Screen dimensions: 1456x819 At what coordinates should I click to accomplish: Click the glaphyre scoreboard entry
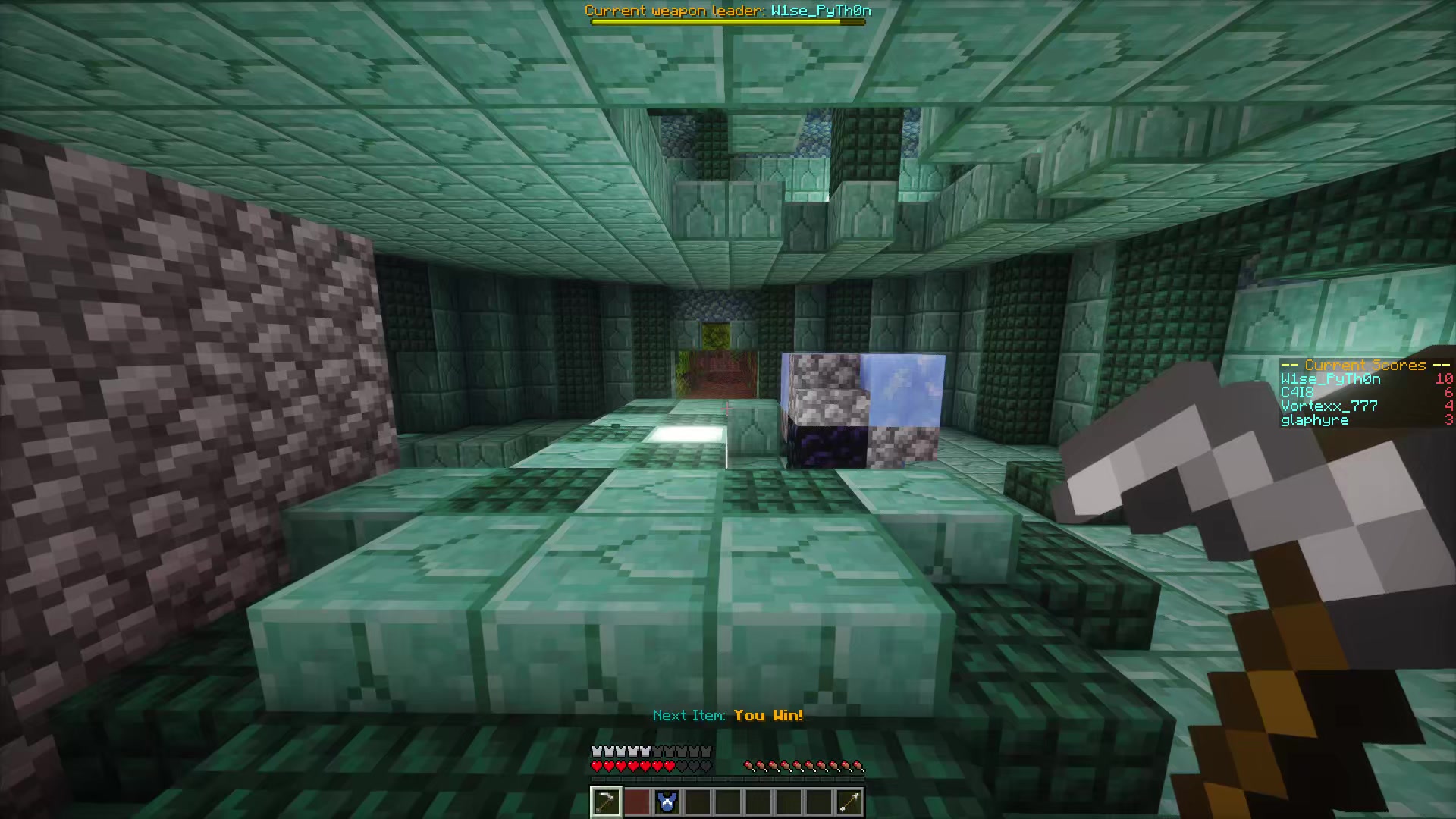coord(1313,420)
